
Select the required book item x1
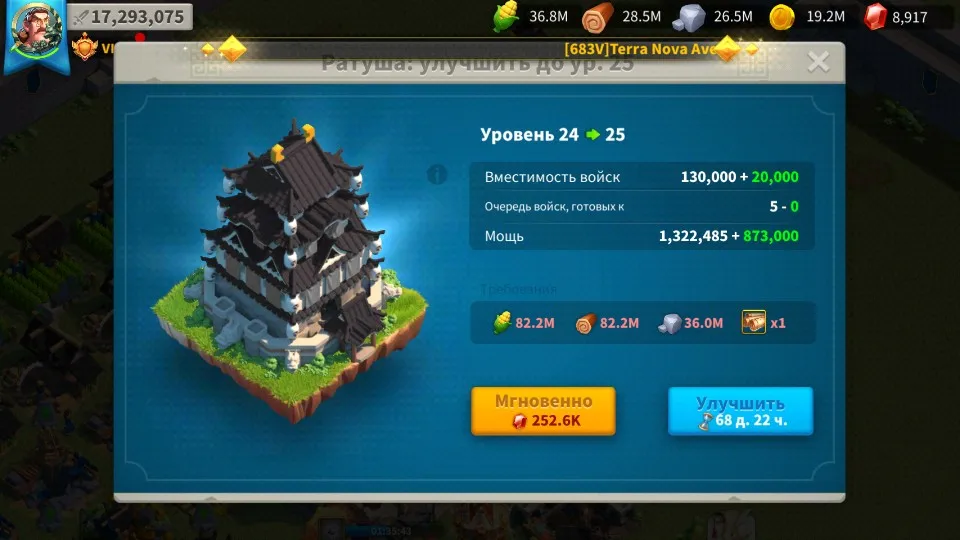pos(754,323)
